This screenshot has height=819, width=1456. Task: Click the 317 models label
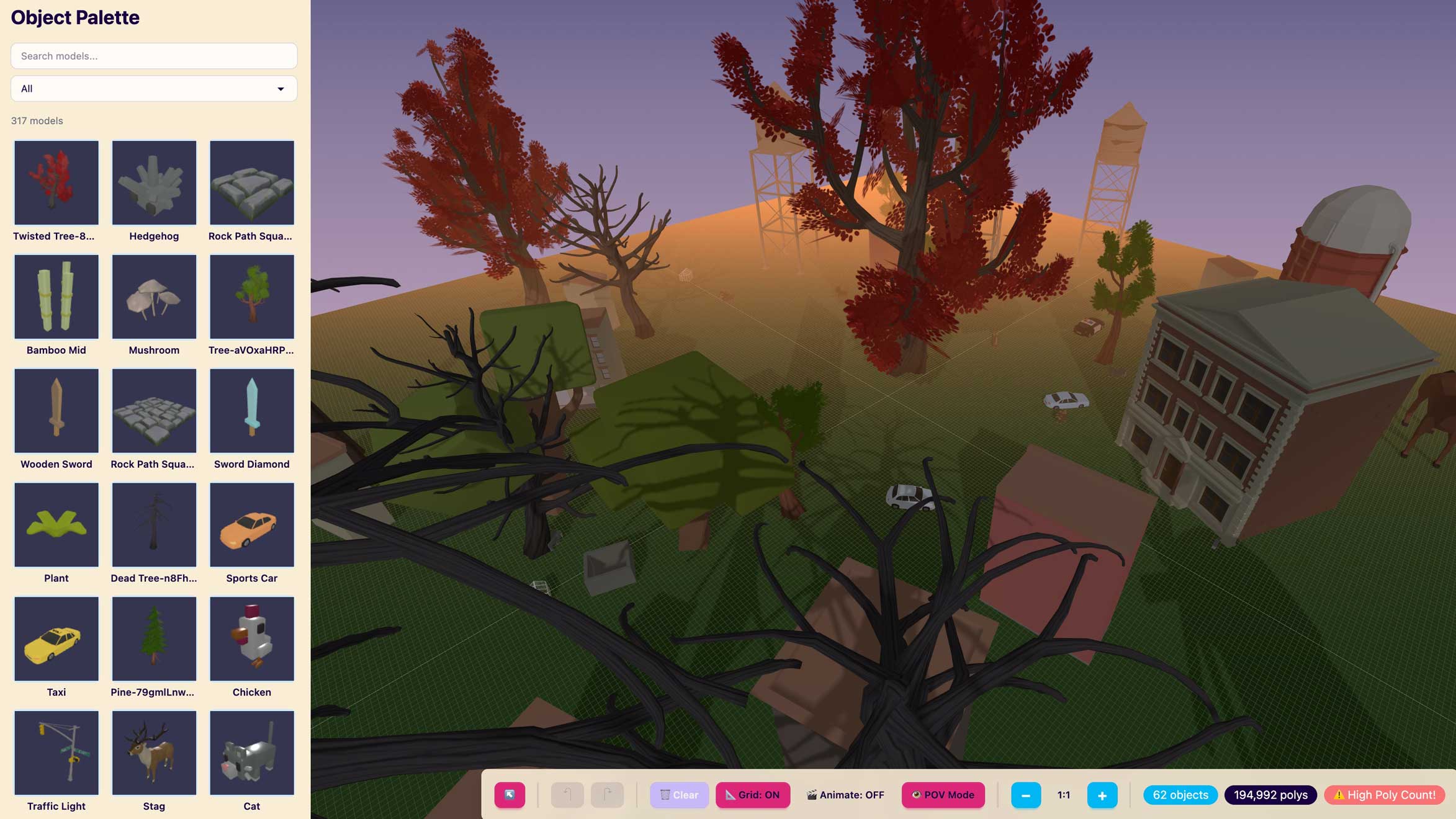tap(37, 121)
